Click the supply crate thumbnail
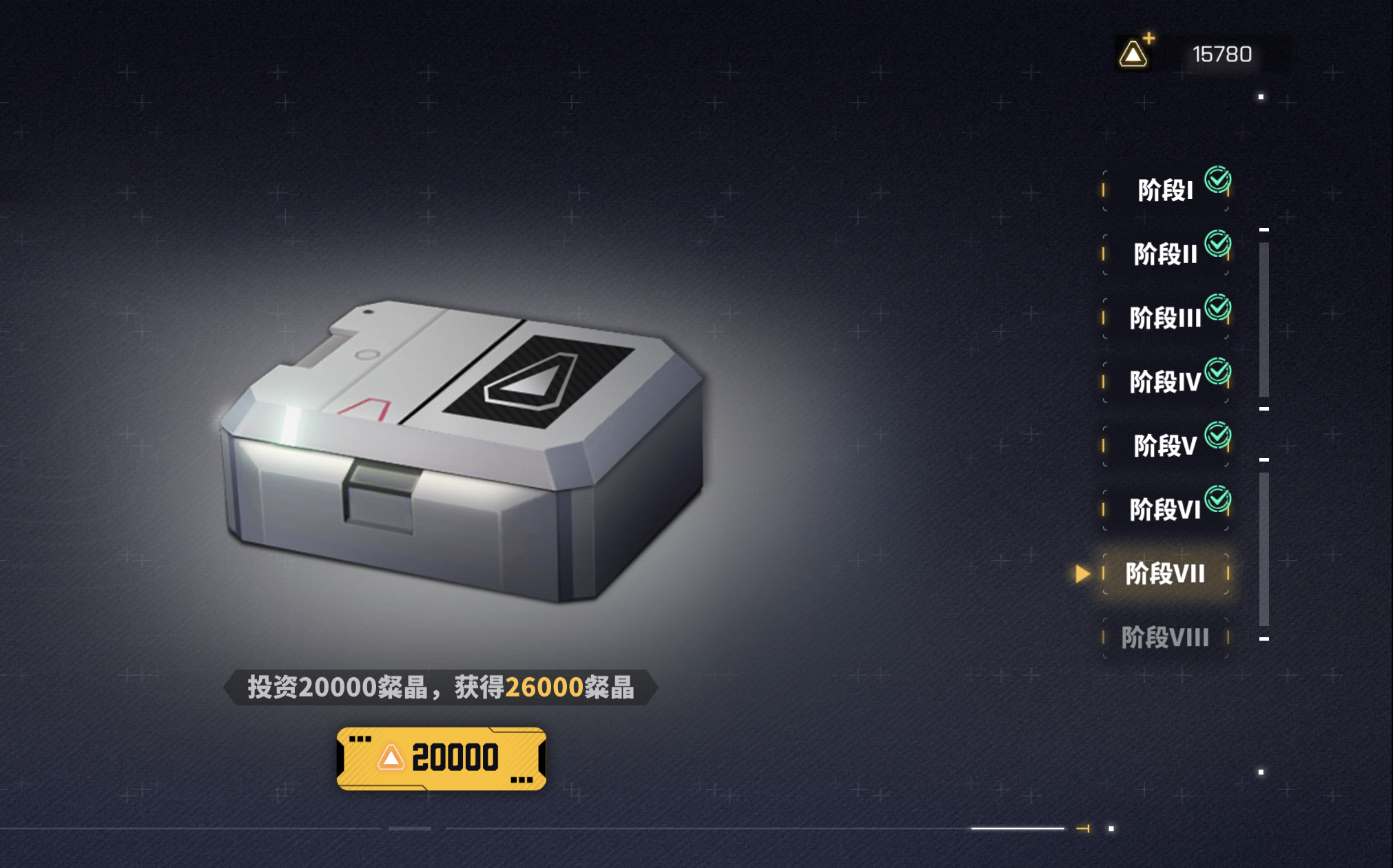The height and width of the screenshot is (868, 1393). coord(462,448)
